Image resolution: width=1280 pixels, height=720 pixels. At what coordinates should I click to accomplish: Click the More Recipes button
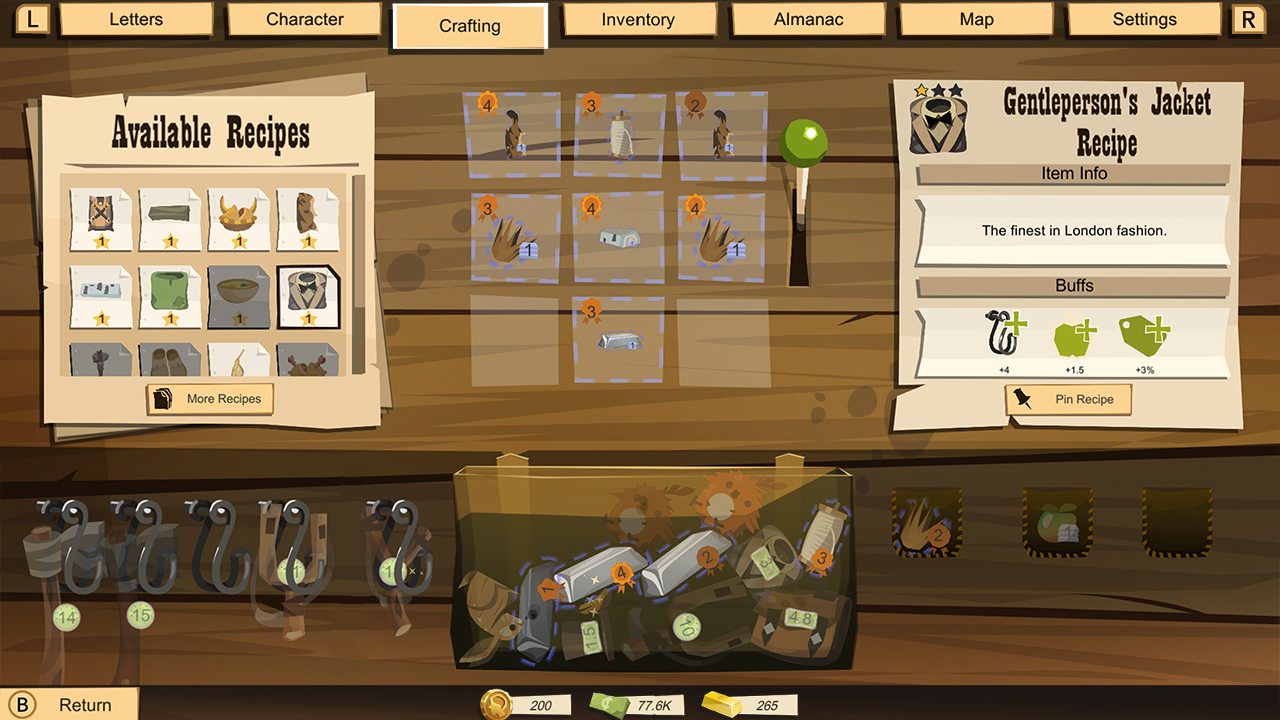coord(209,399)
